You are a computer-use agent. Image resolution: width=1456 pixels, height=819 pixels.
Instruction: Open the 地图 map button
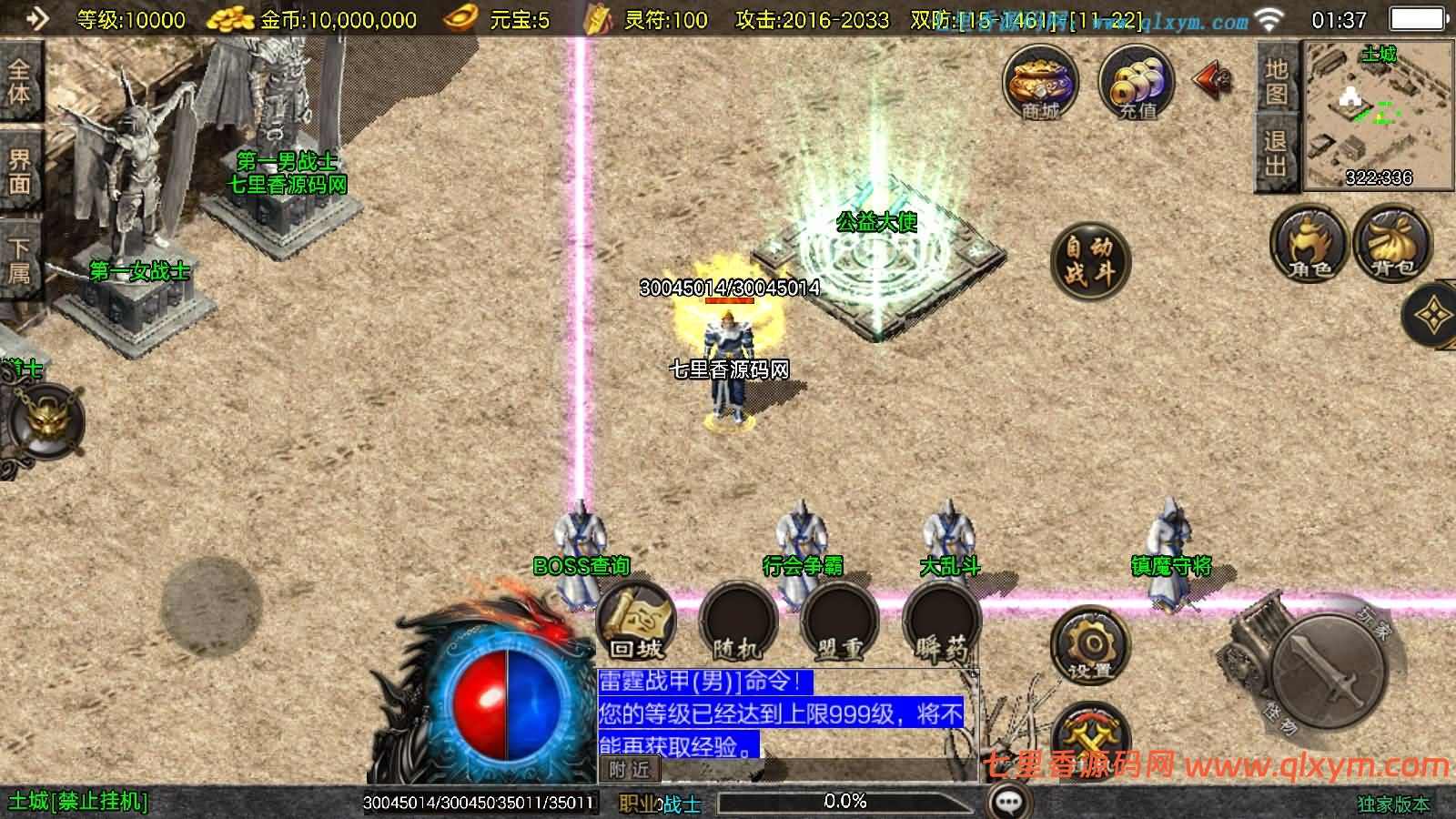coord(1276,80)
